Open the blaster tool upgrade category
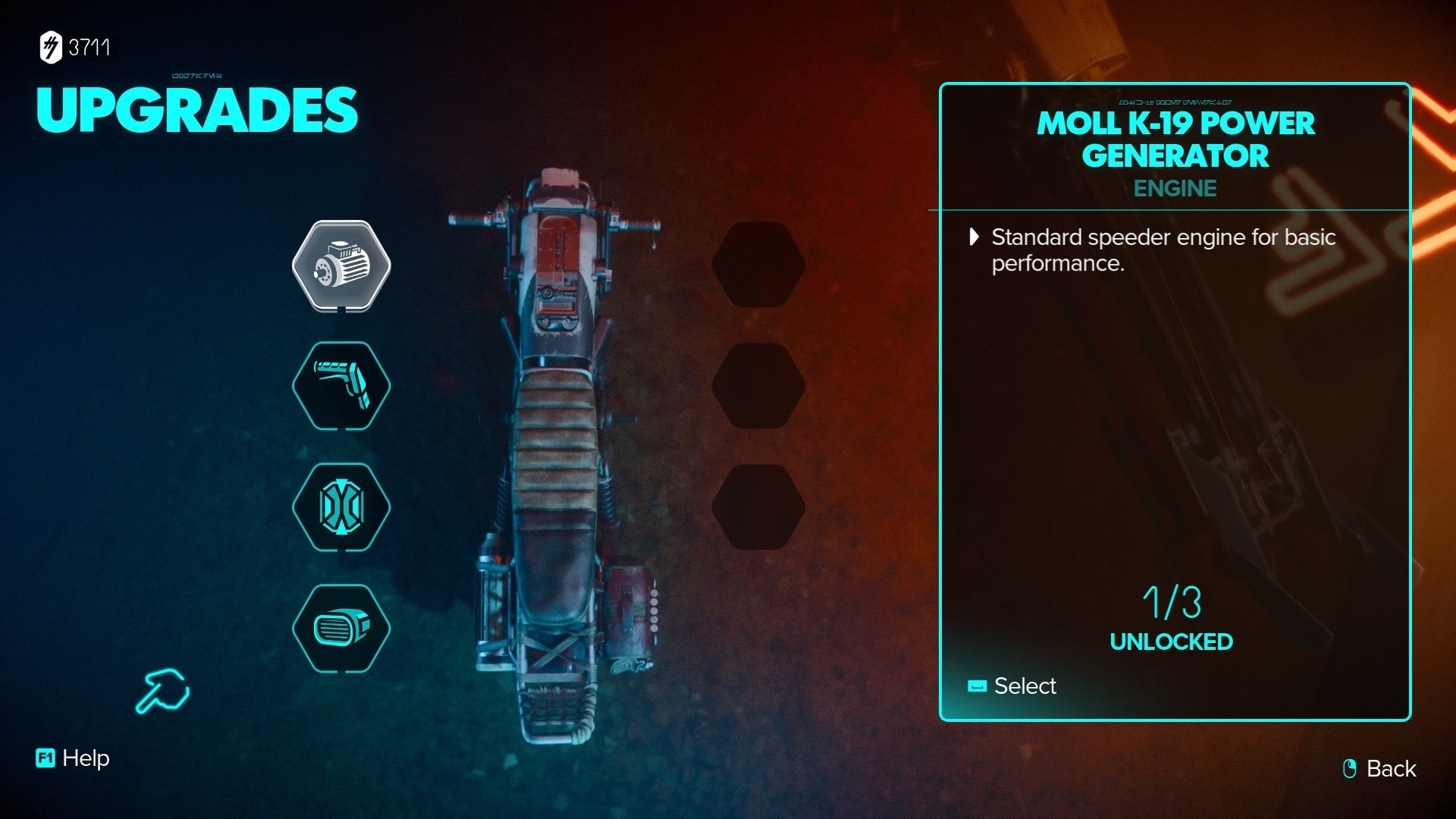The width and height of the screenshot is (1456, 819). pos(343,385)
